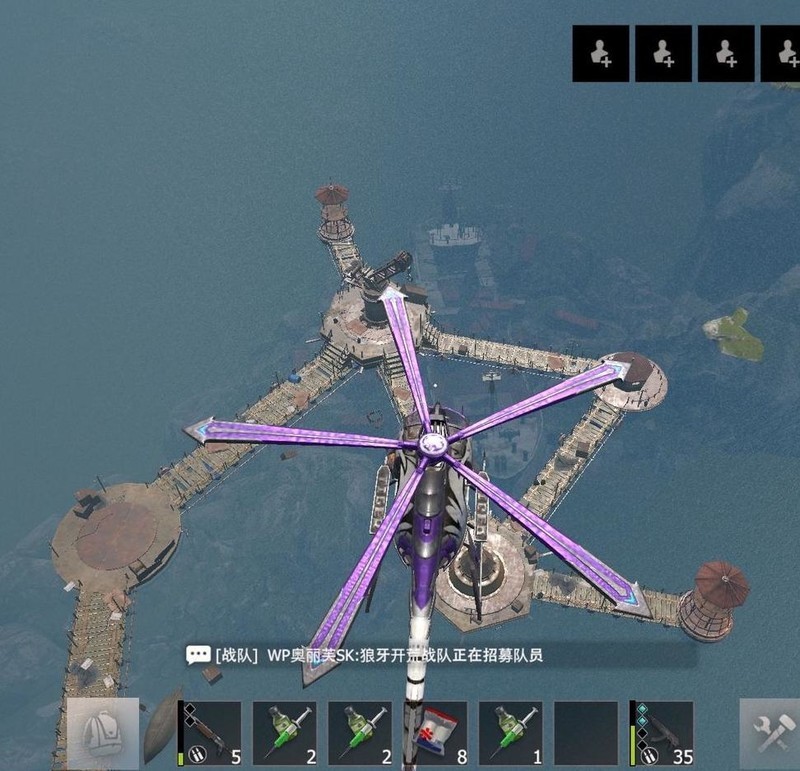Equip the weapon slot showing 35
The height and width of the screenshot is (771, 800).
click(x=661, y=733)
